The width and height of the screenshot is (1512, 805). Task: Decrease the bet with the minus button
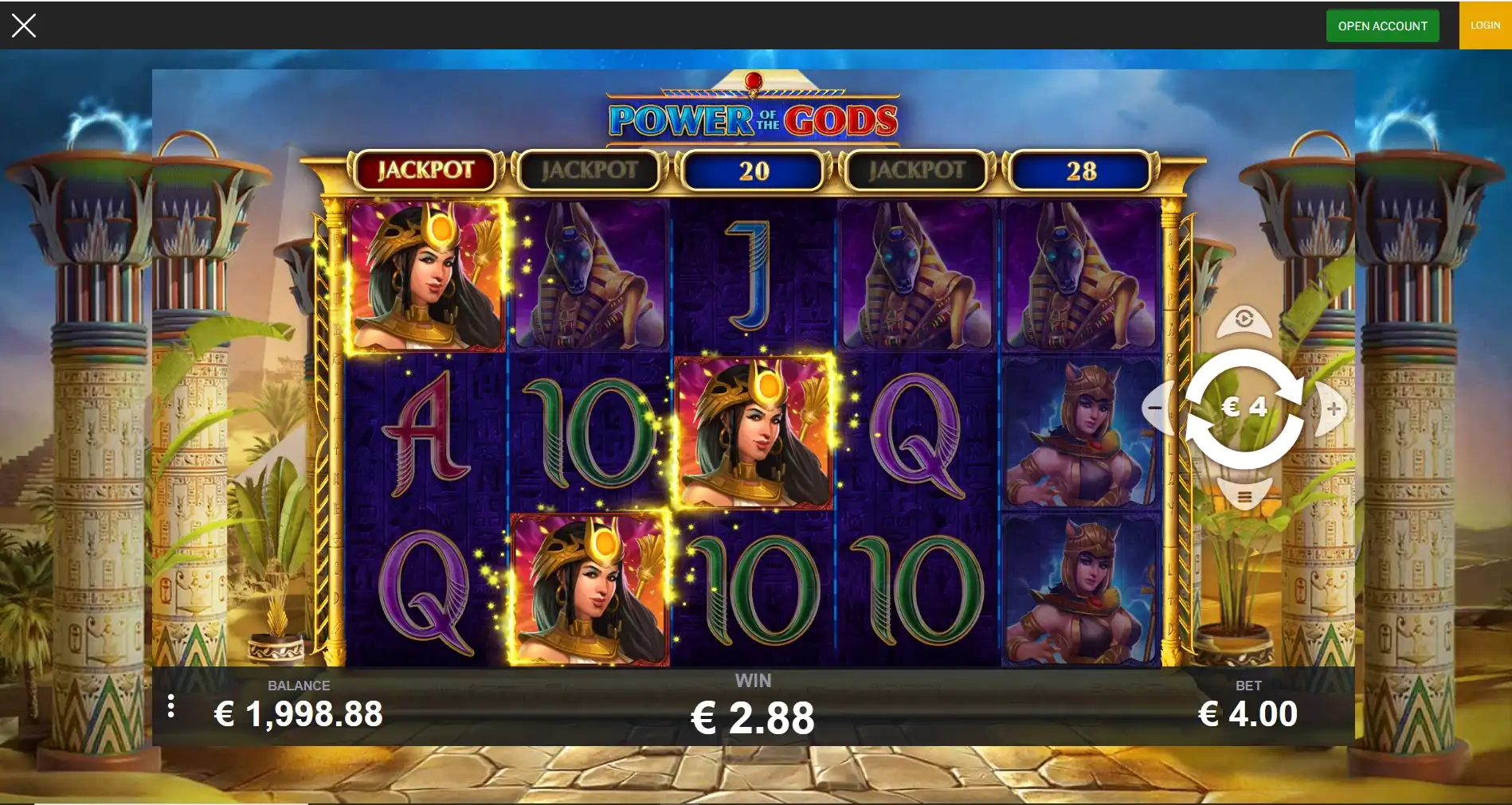[x=1155, y=408]
